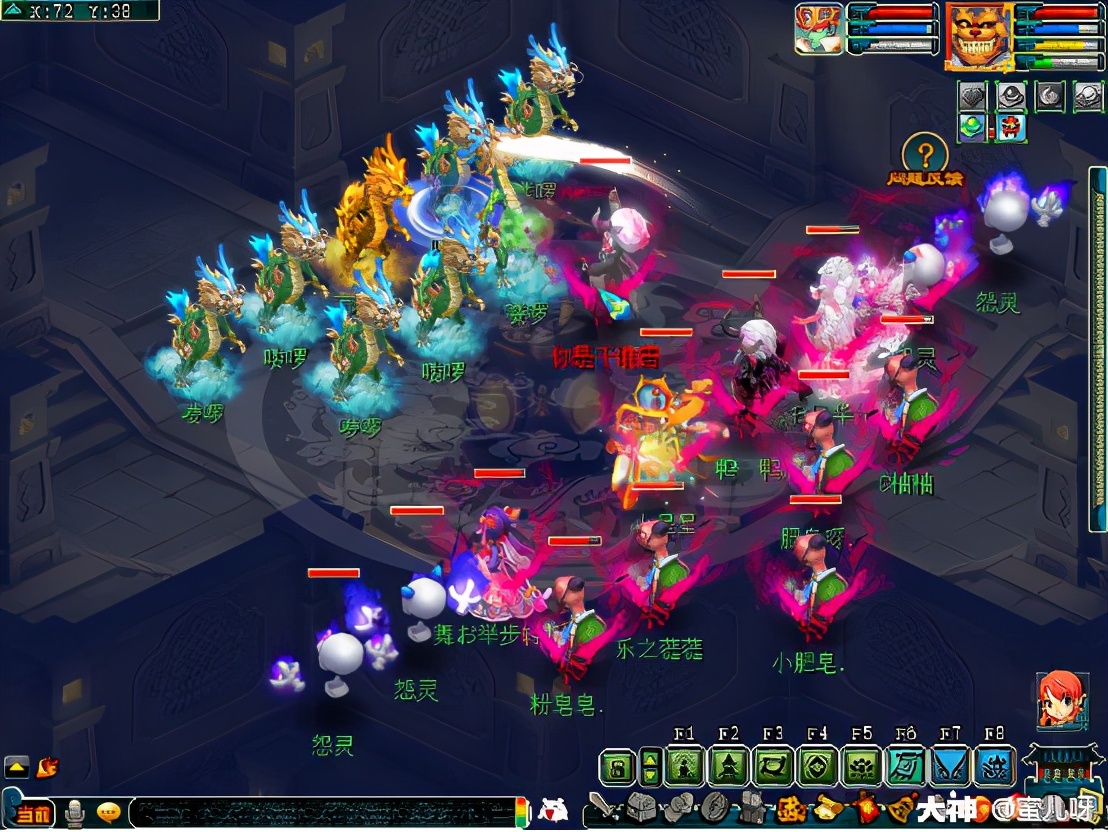Select the F6 blue scroll skill

(x=906, y=767)
